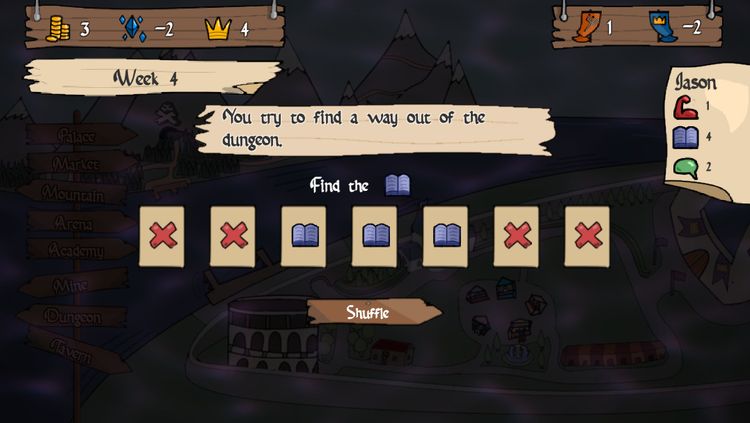The image size is (750, 423).
Task: Click the Shuffle button
Action: [x=368, y=312]
